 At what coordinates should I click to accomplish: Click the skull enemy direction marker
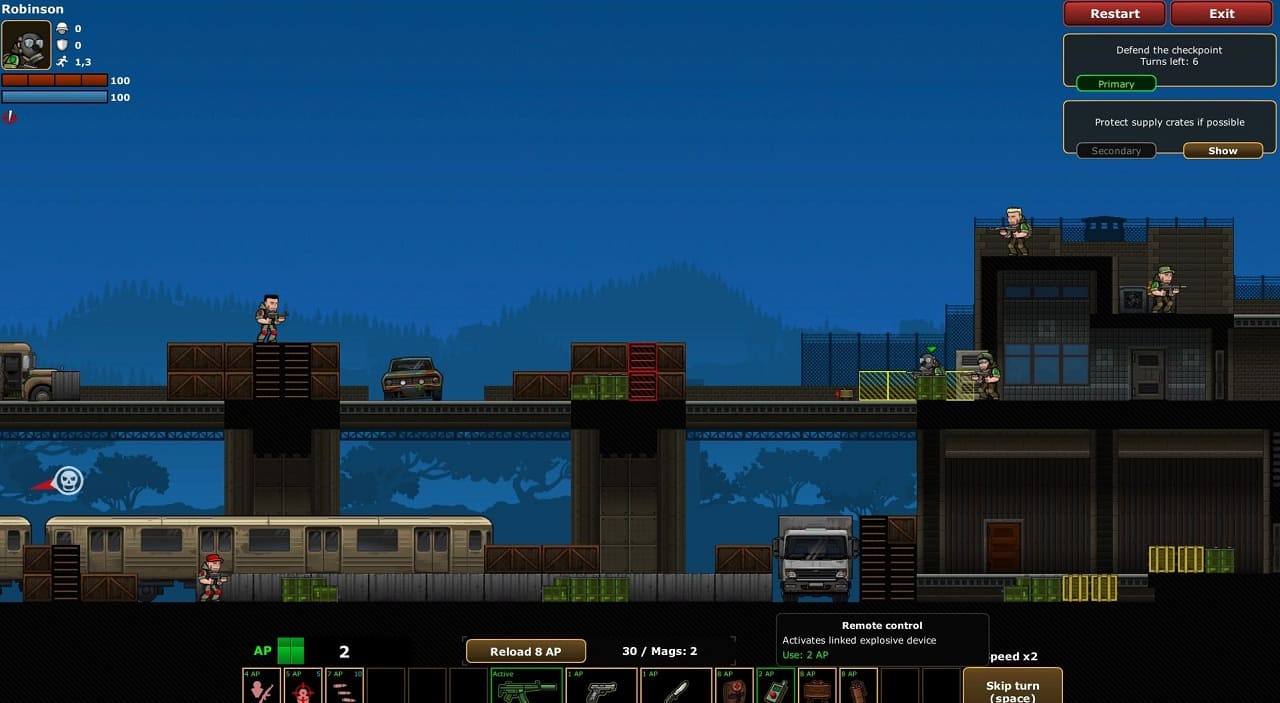pos(68,481)
